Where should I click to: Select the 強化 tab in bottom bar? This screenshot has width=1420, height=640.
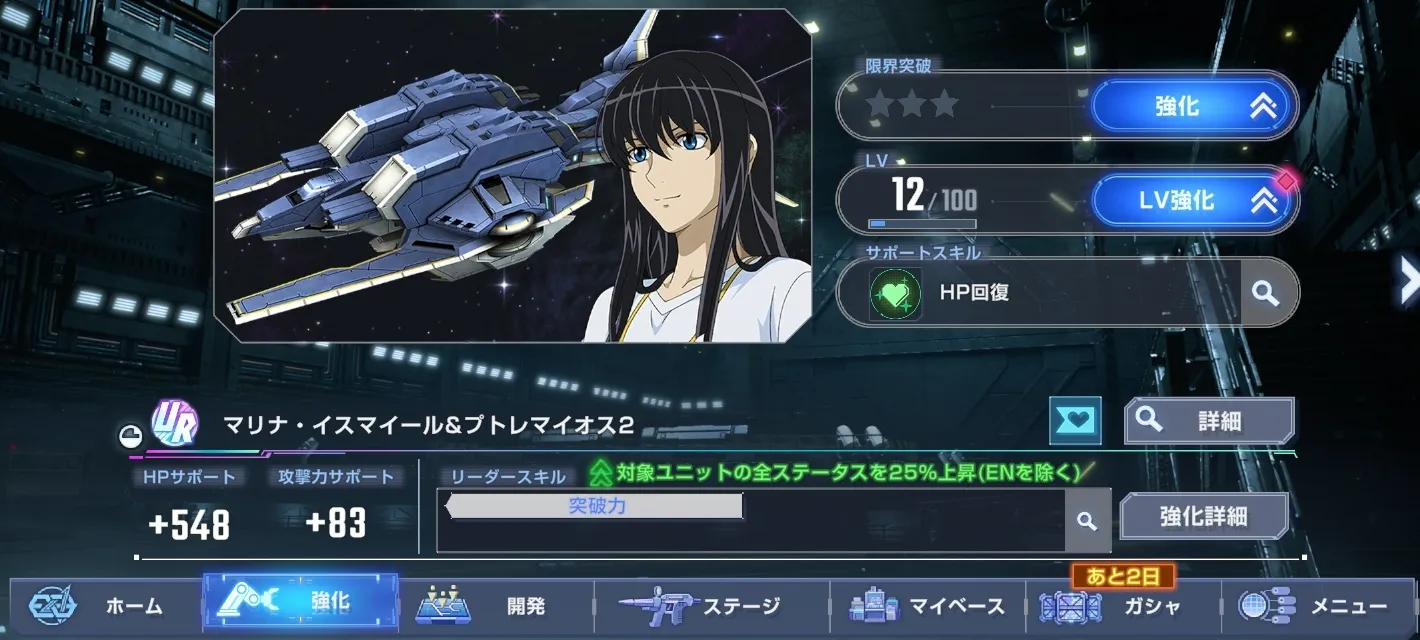pos(301,602)
